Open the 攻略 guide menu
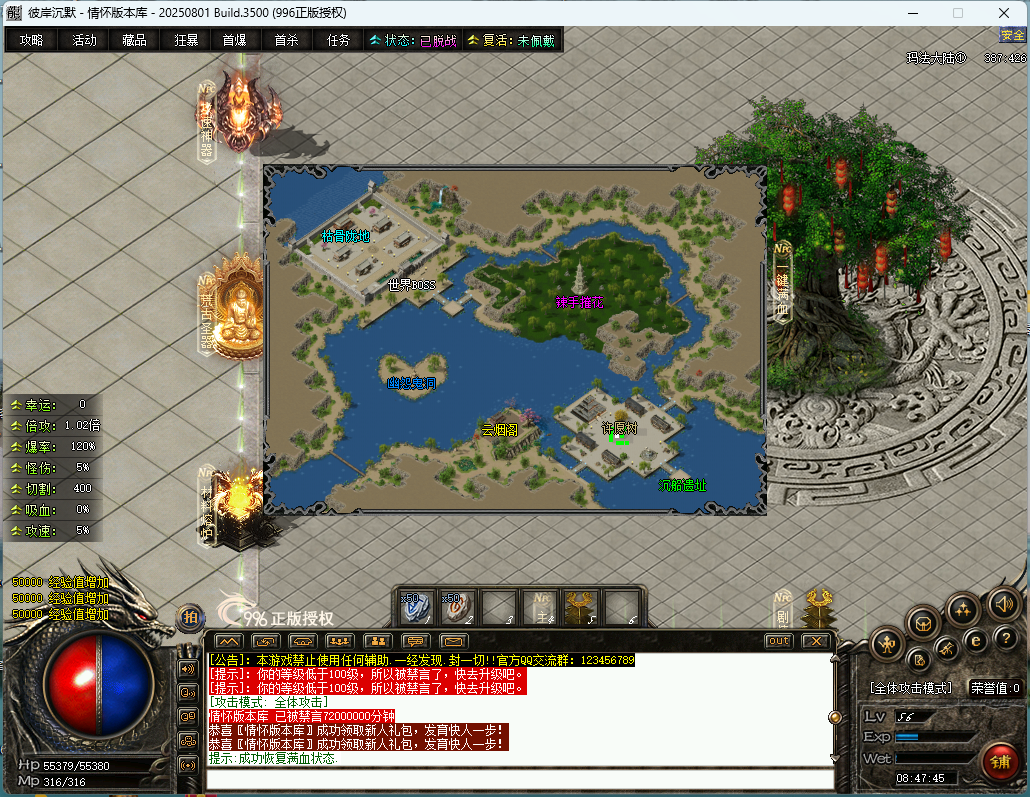This screenshot has width=1030, height=797. [x=31, y=40]
